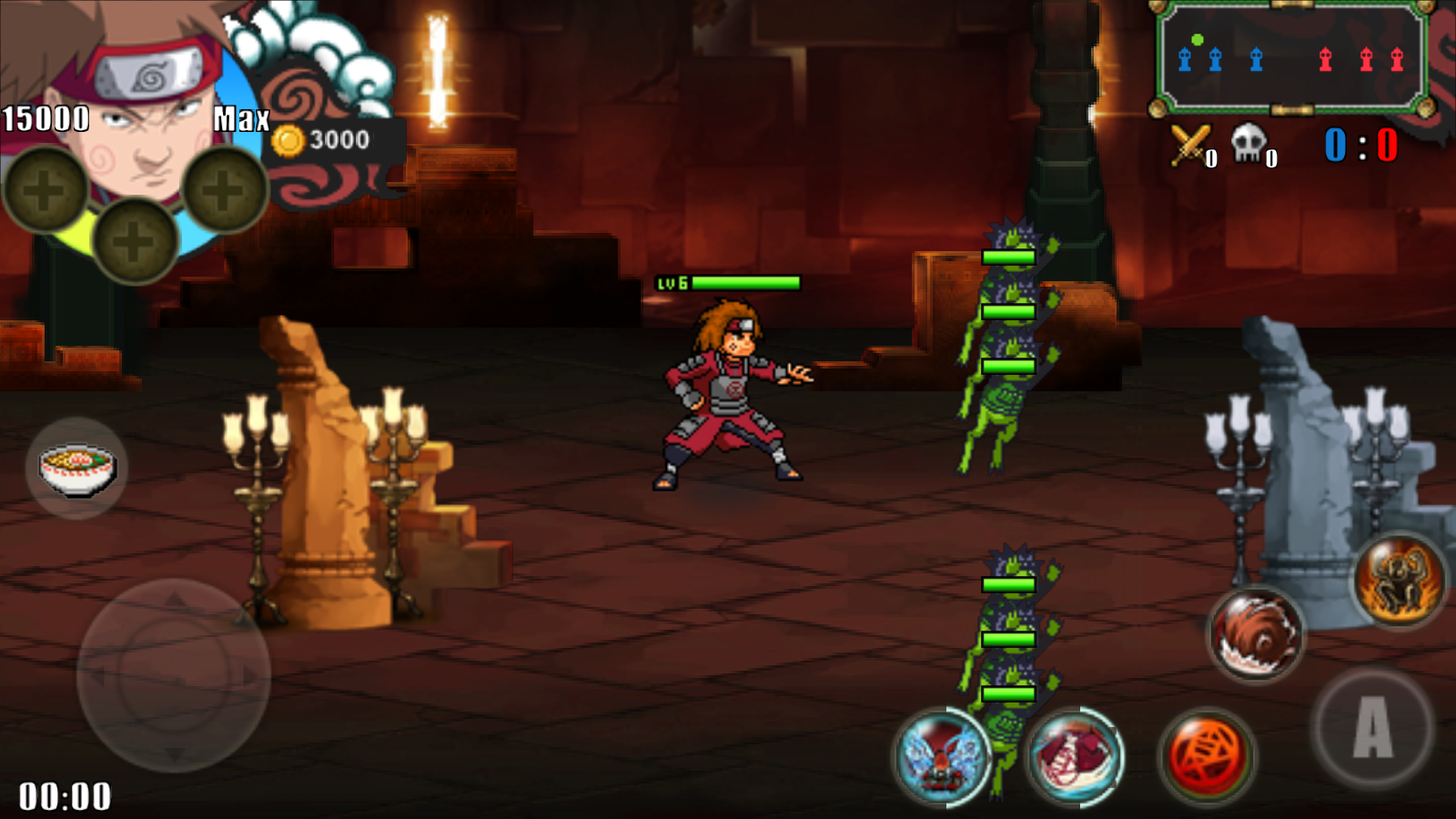Tap the A attack button

click(1372, 727)
